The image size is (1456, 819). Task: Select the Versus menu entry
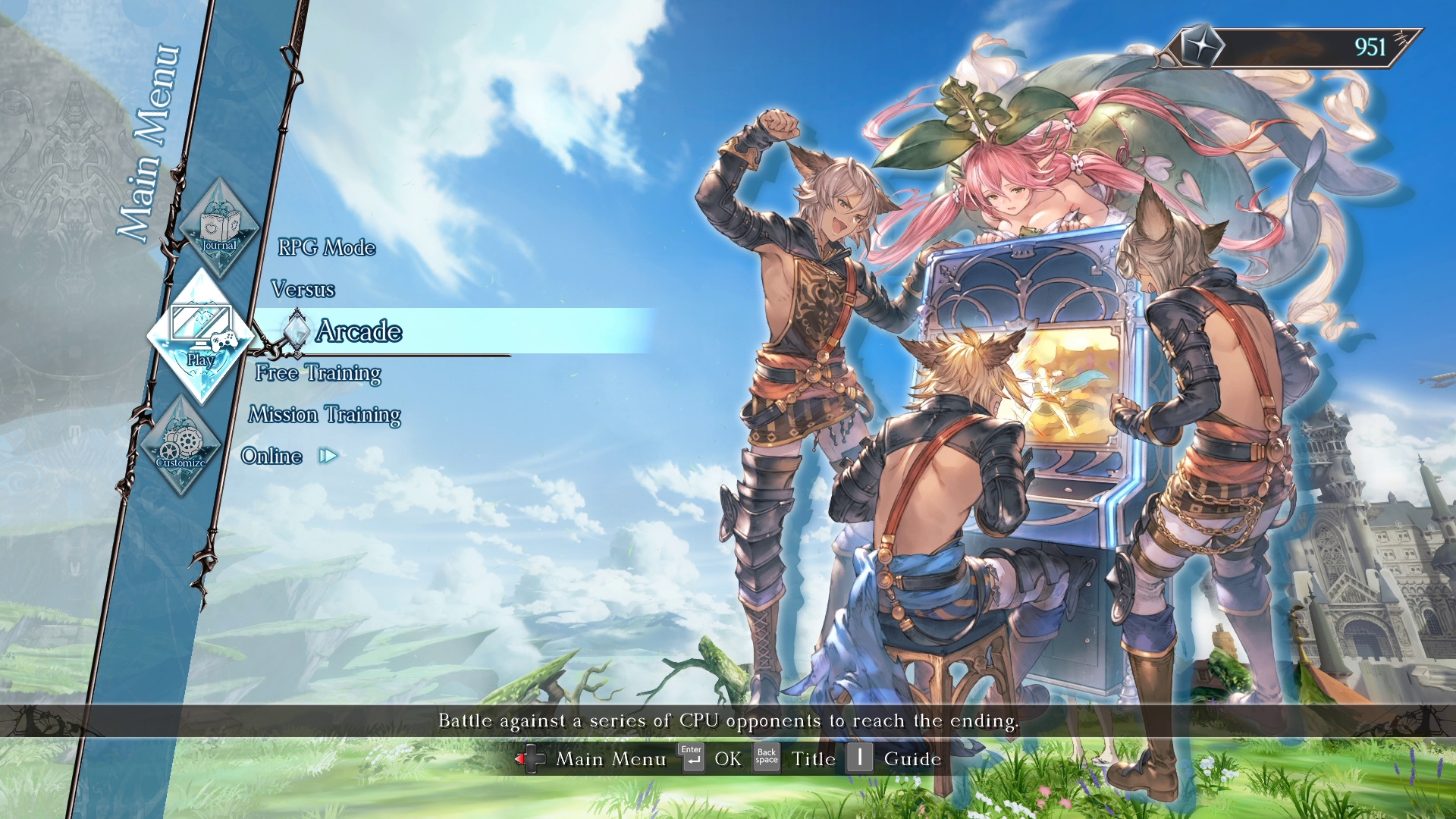point(303,289)
